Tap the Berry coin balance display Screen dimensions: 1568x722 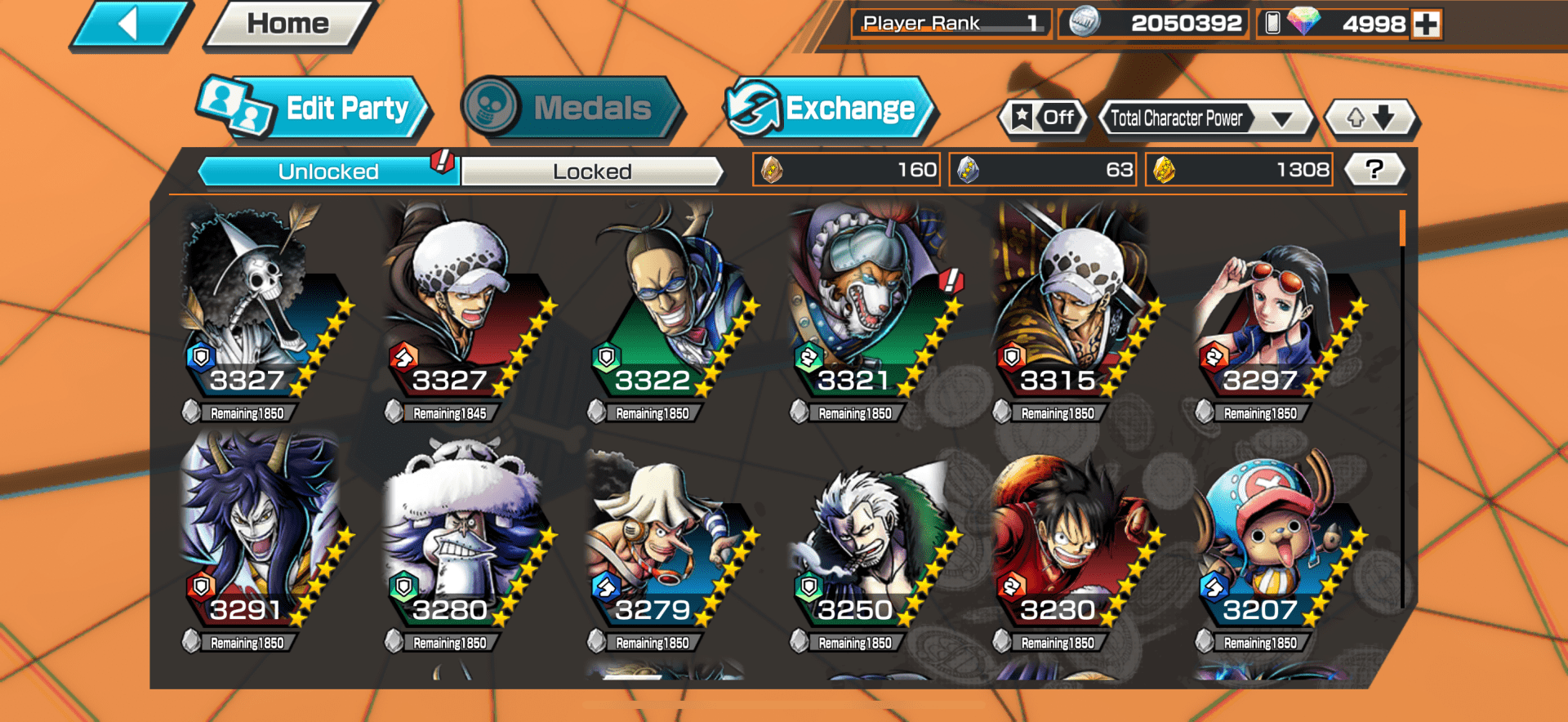coord(1153,23)
